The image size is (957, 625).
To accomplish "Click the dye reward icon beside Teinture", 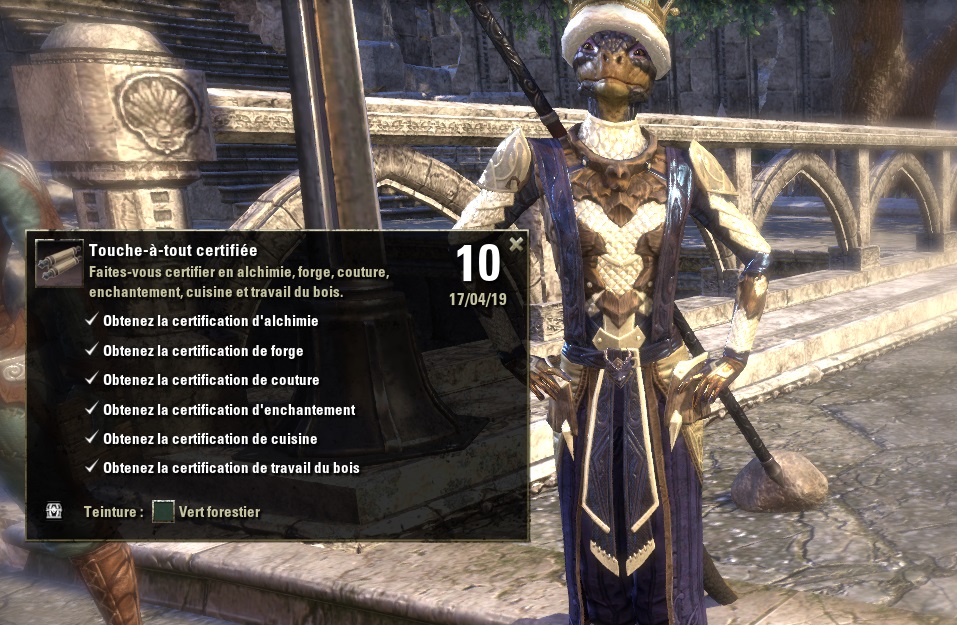I will [54, 511].
